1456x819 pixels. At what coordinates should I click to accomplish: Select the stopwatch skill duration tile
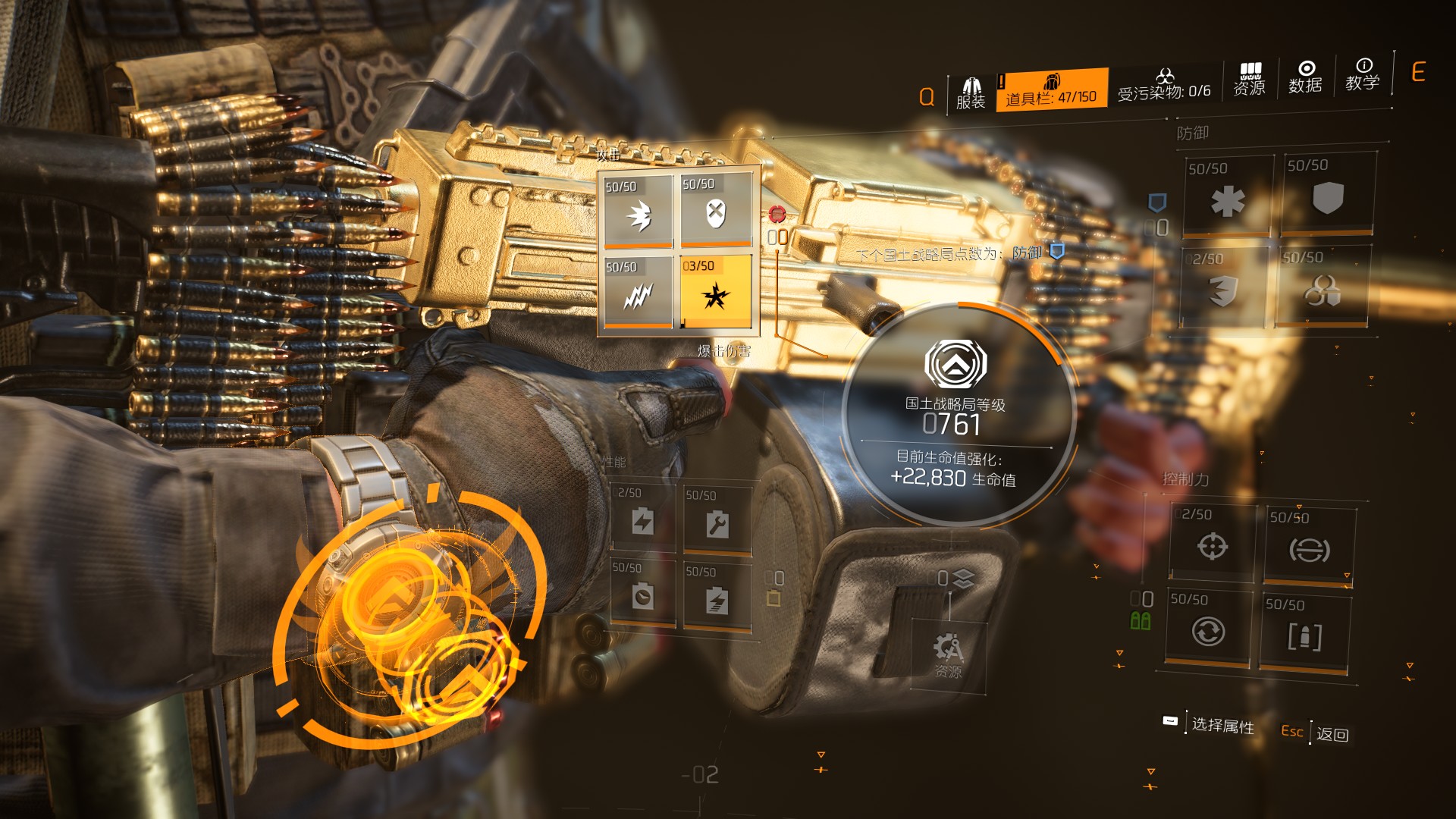point(642,595)
